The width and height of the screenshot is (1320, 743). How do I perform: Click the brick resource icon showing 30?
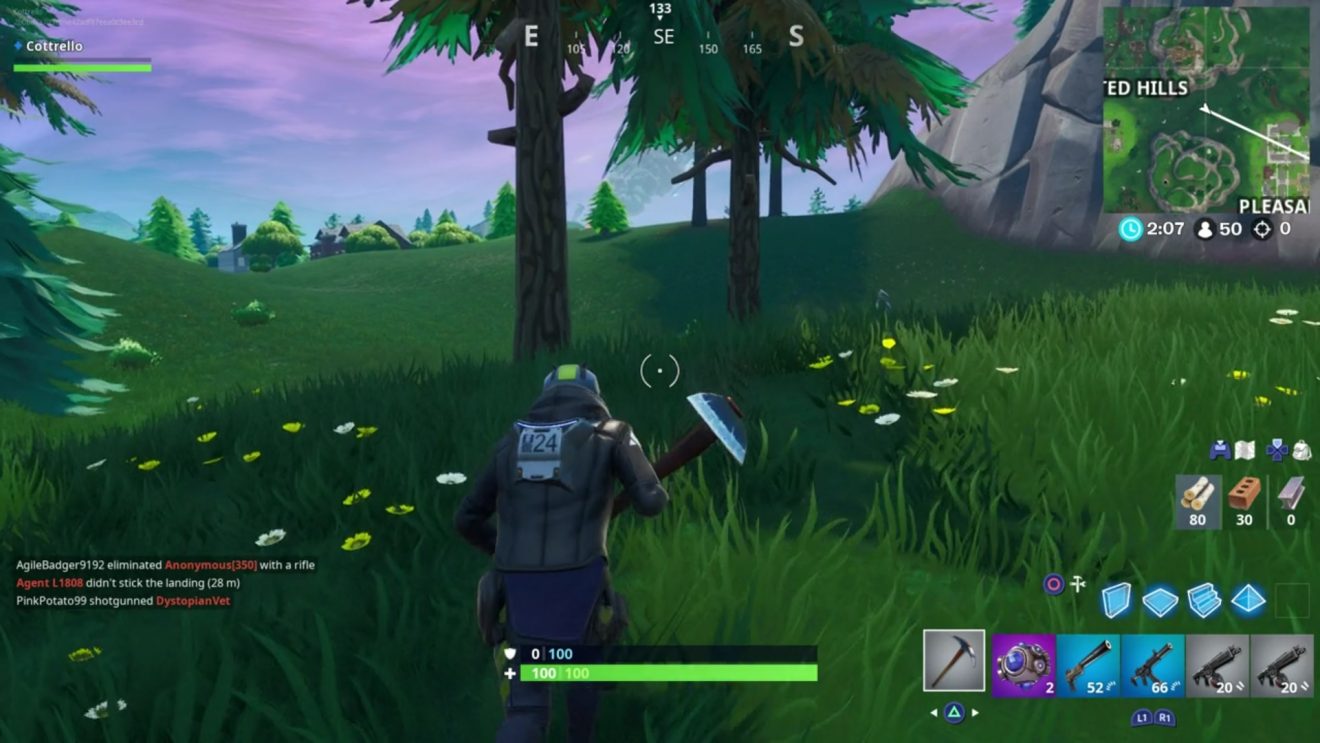coord(1244,498)
